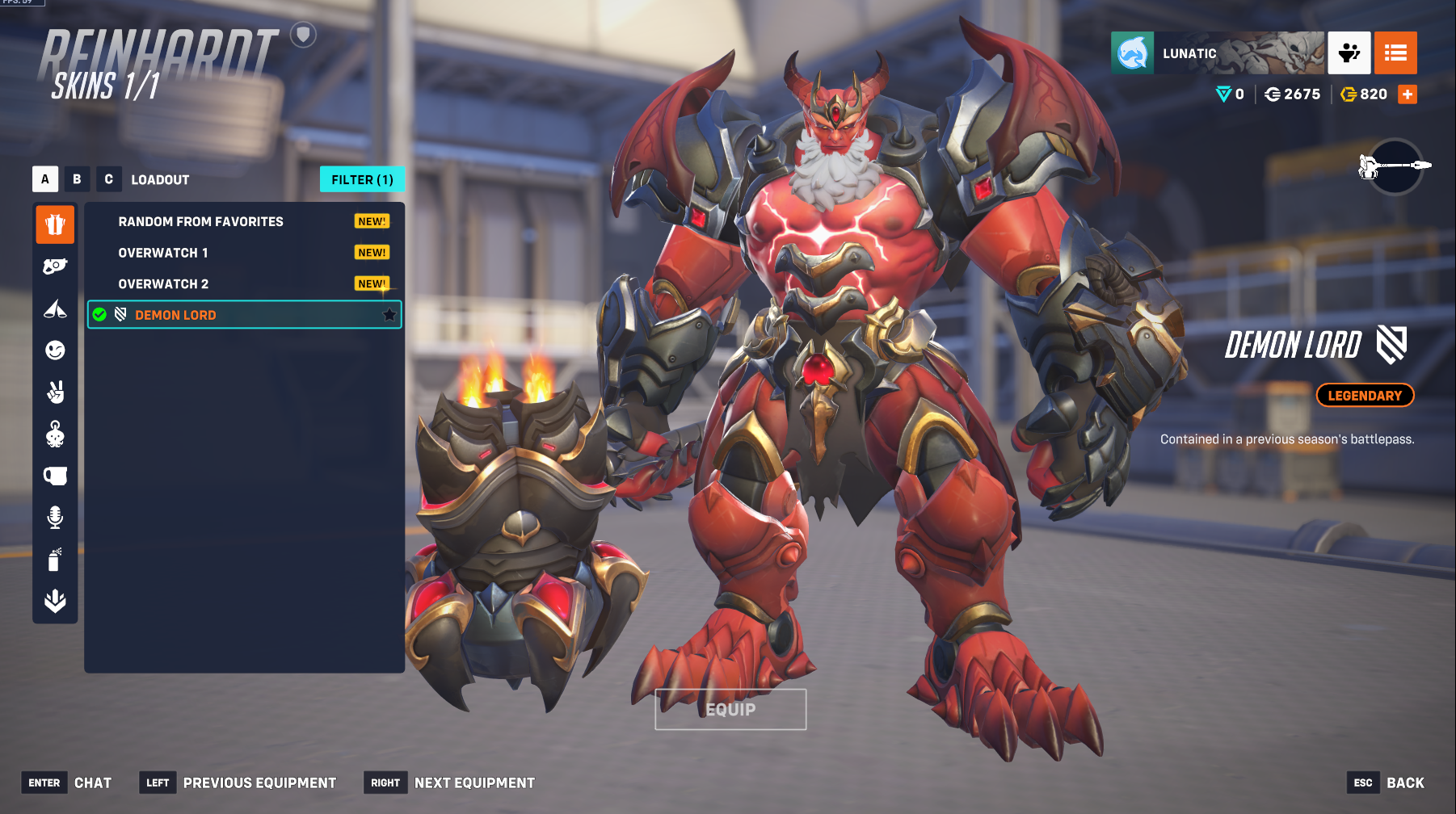
Task: Open the Skins category icon
Action: [x=55, y=224]
